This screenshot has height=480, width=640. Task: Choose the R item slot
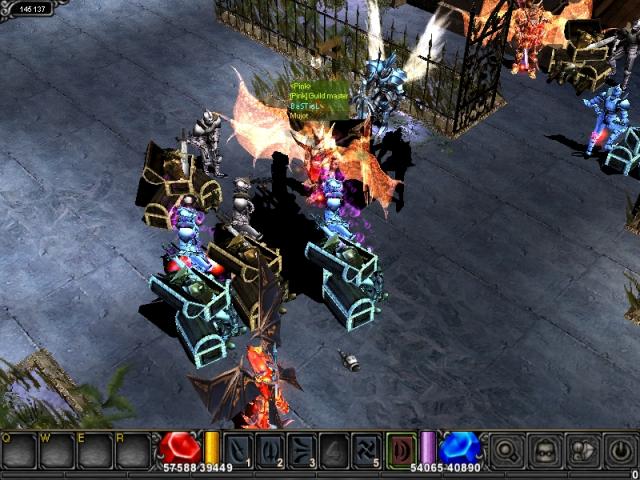click(x=132, y=451)
